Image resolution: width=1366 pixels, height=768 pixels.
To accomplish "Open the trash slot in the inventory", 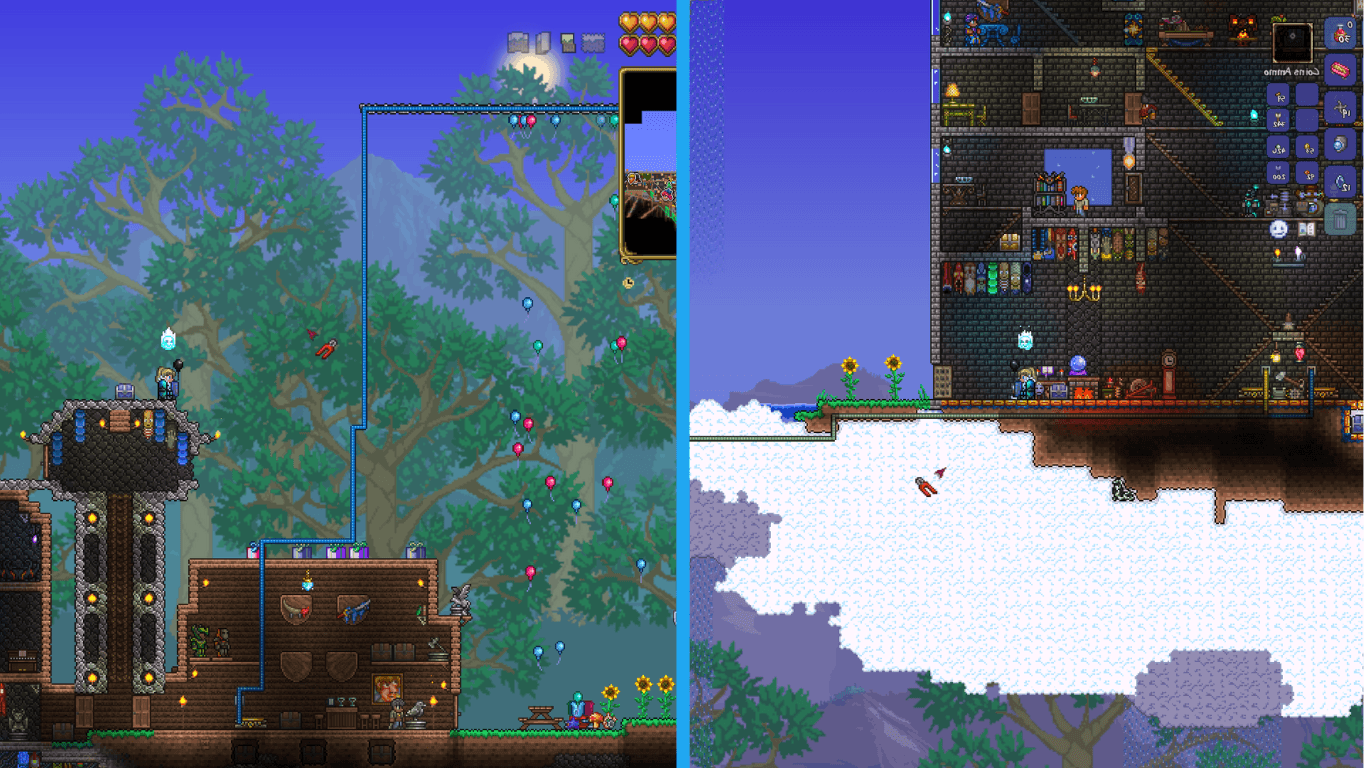I will coord(1339,217).
